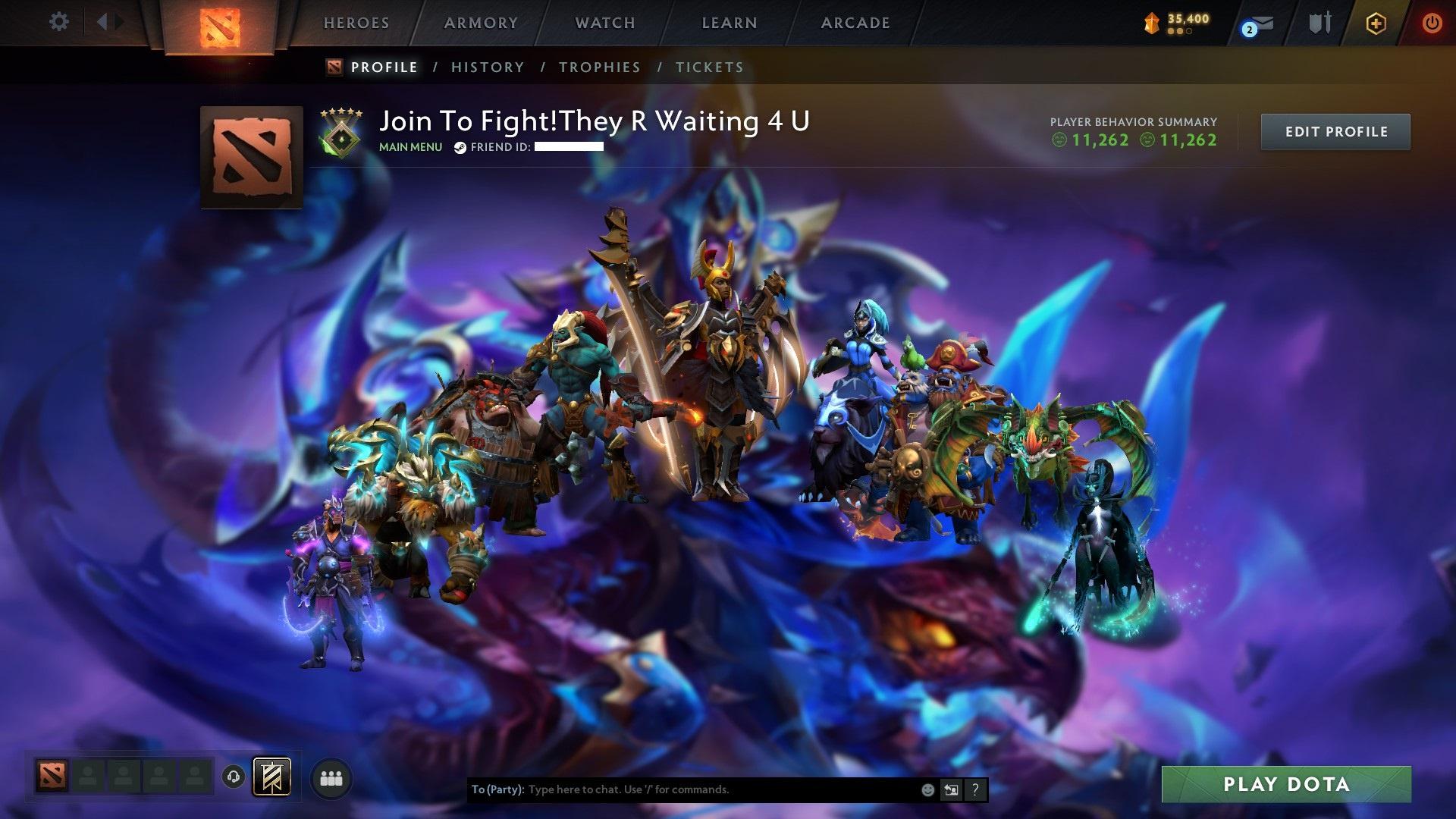Open Dota Plus via gold hexagon icon
Screen dimensions: 1456x819
[1375, 24]
